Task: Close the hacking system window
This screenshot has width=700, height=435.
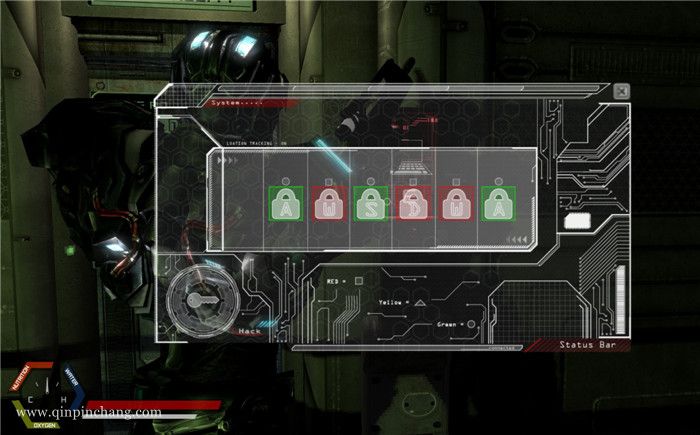Action: coord(622,91)
